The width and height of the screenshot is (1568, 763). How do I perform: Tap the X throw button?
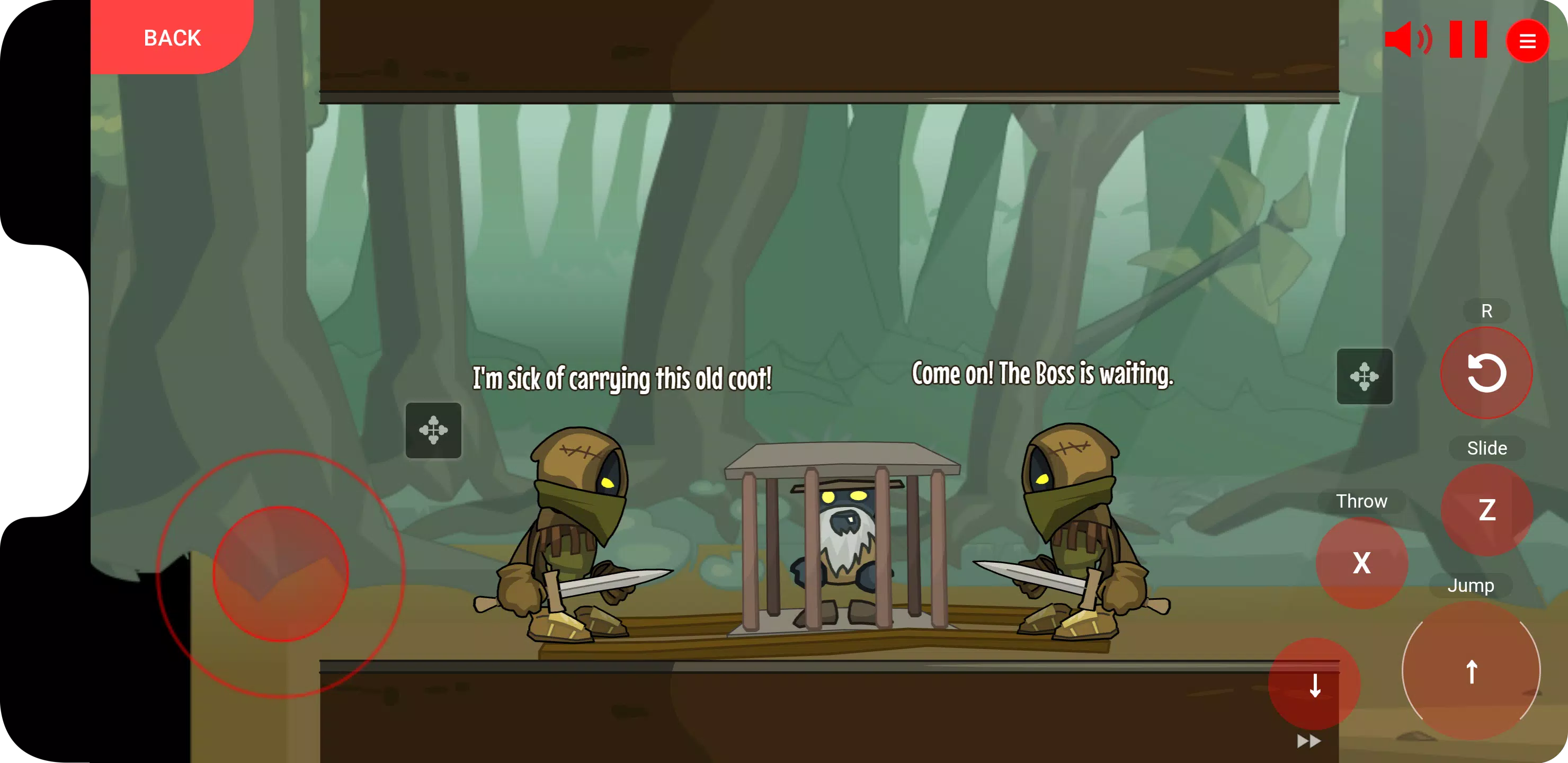[1361, 563]
